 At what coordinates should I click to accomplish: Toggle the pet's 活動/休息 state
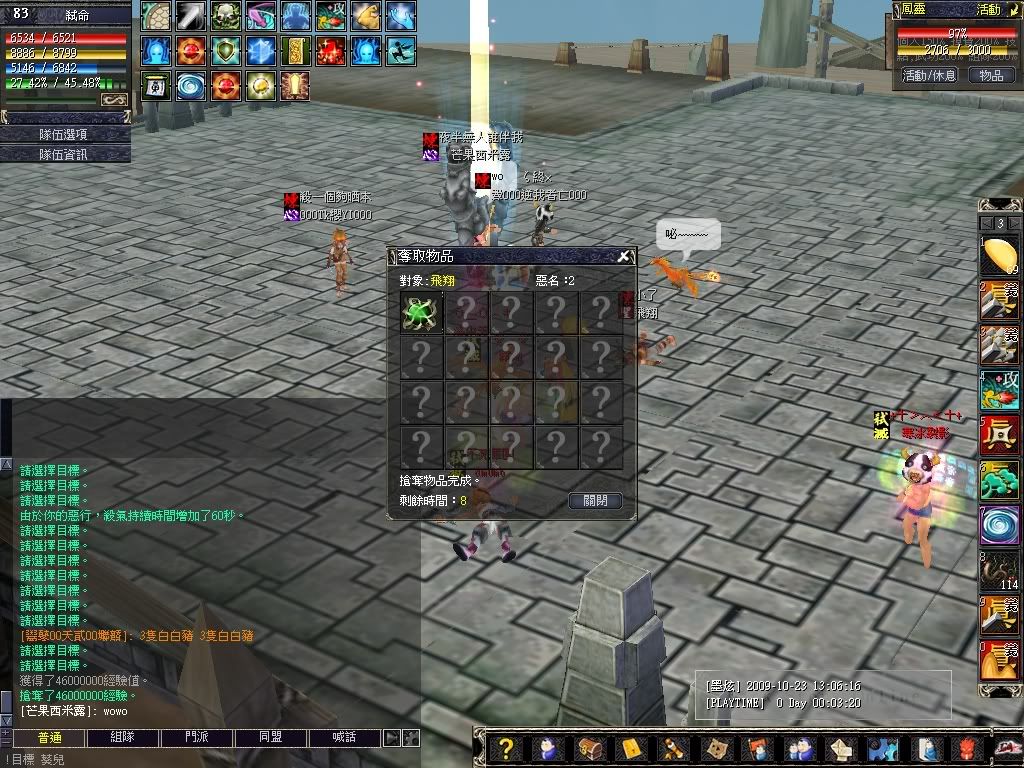click(930, 75)
